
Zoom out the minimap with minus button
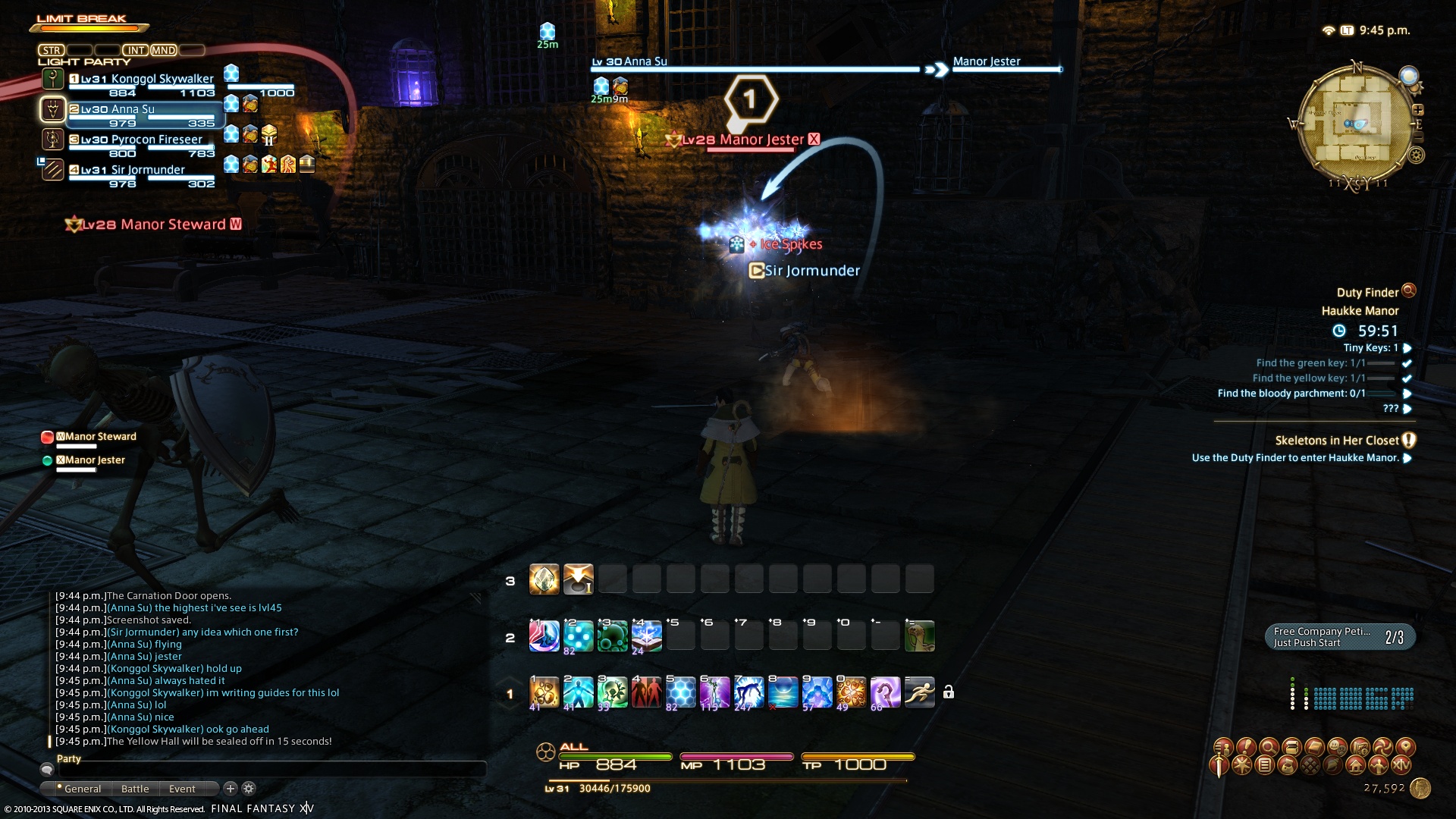point(1418,137)
